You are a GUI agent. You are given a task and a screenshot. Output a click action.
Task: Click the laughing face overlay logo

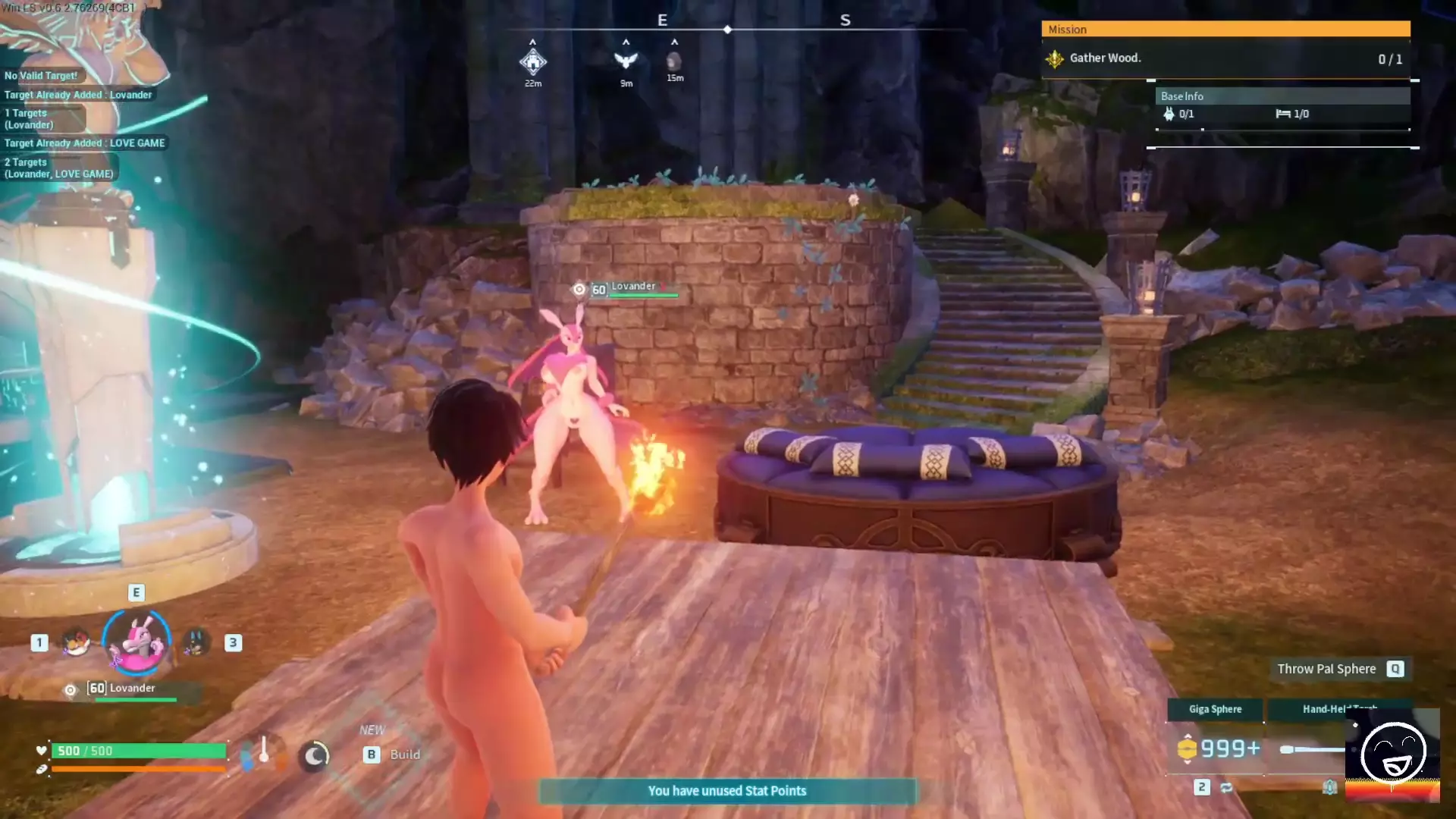(1392, 754)
